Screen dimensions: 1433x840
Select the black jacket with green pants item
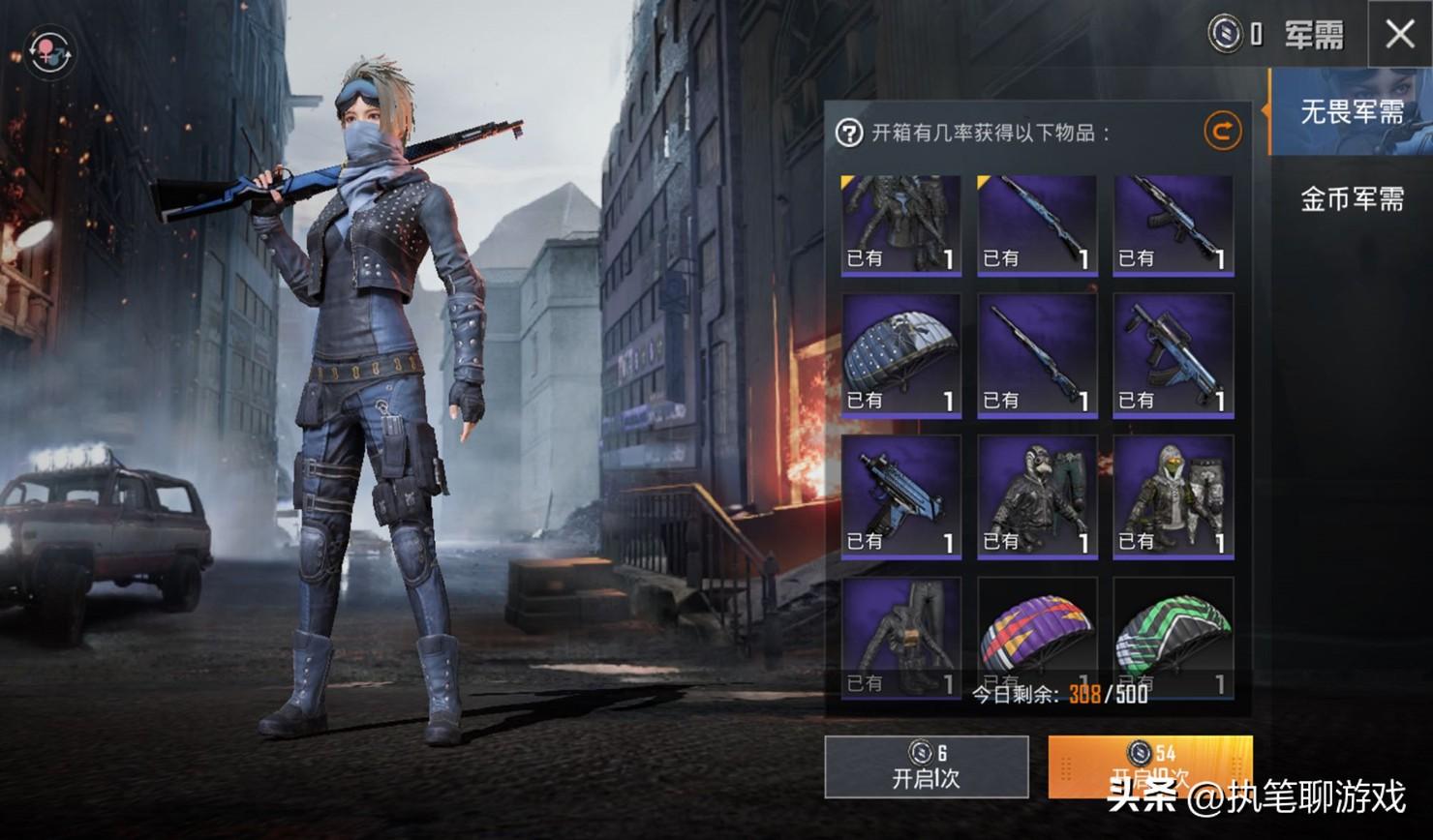[1036, 496]
